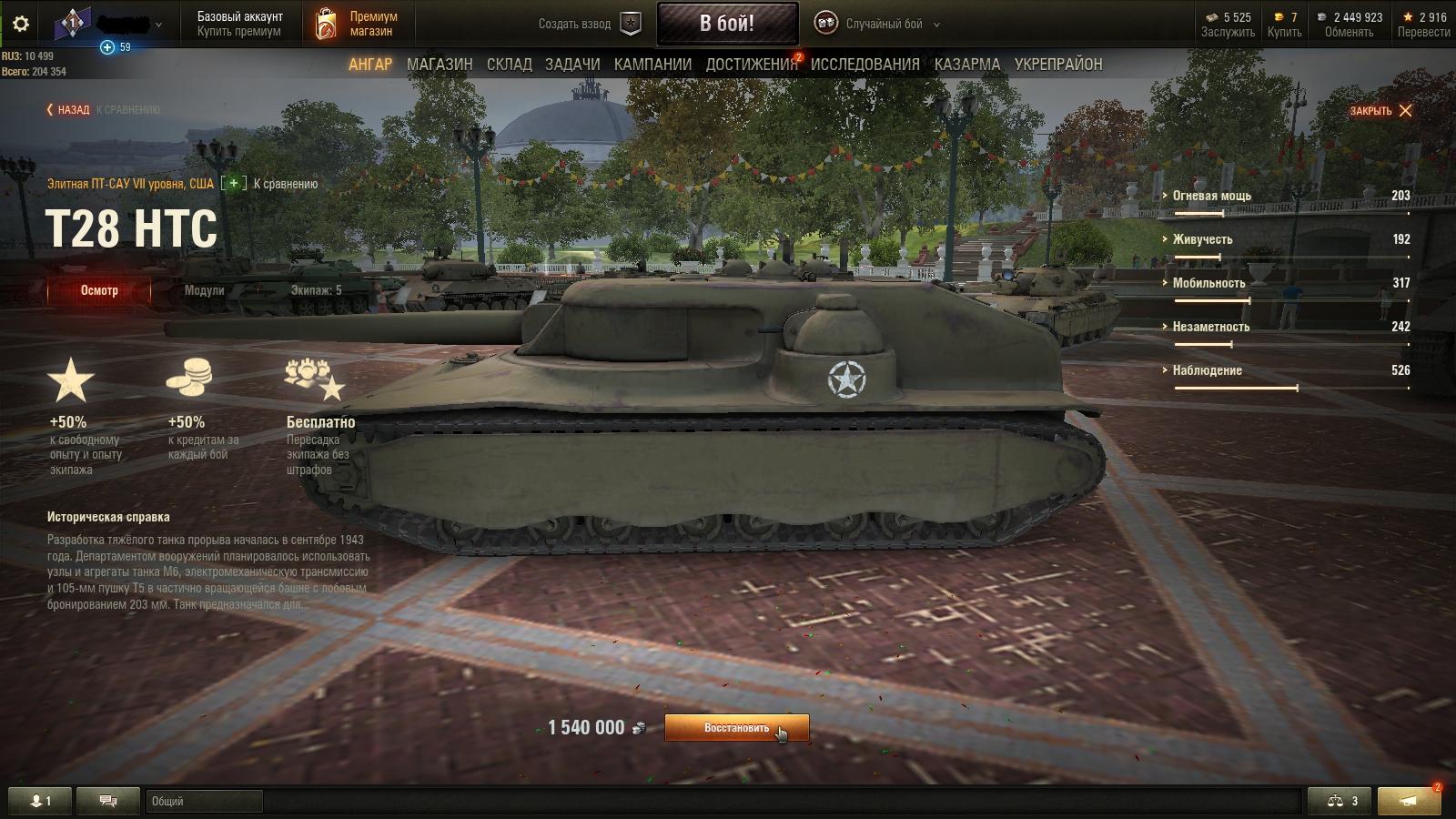This screenshot has width=1456, height=819.
Task: Restore the tank with Восстановить
Action: point(736,728)
